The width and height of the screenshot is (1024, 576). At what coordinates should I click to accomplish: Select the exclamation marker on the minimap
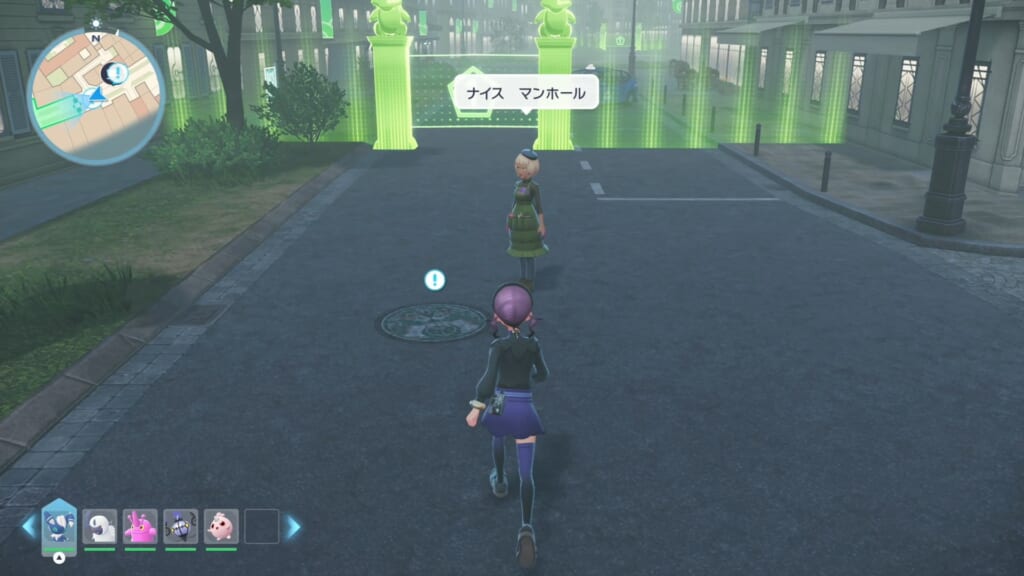point(118,72)
